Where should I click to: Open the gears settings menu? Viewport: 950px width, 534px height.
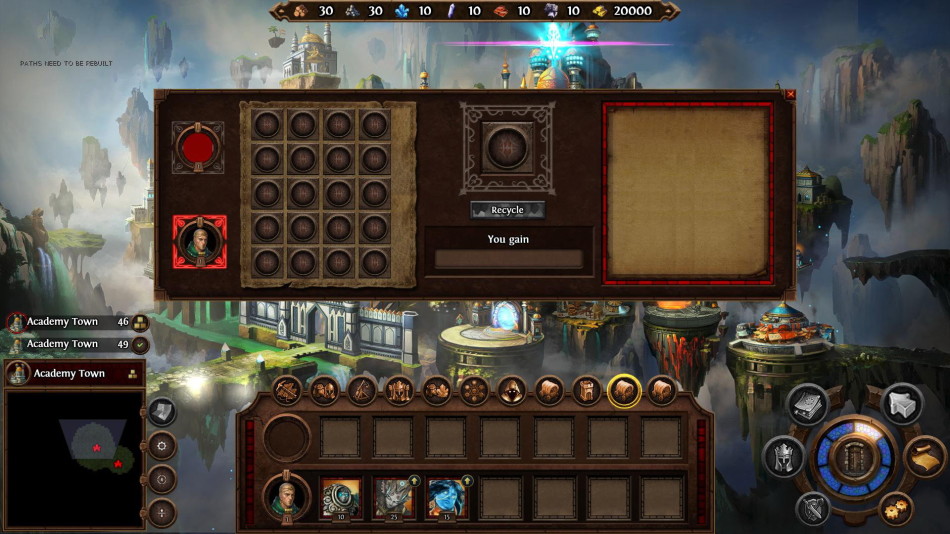897,508
